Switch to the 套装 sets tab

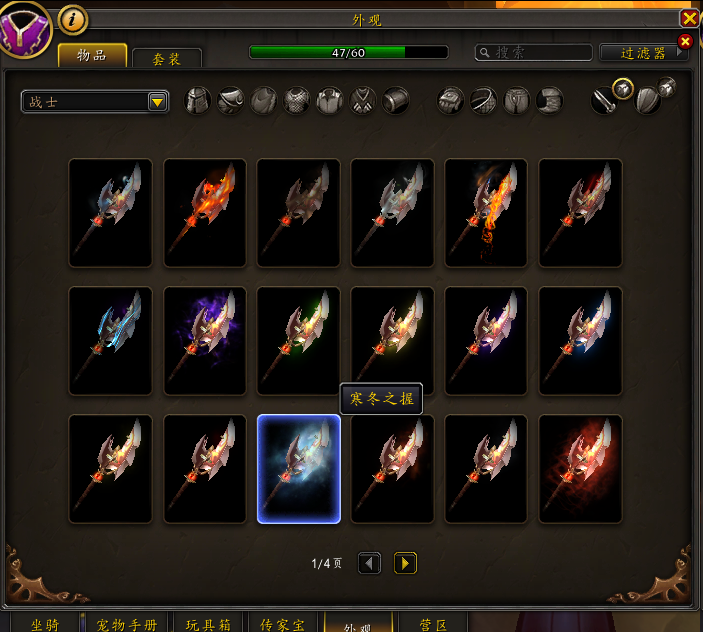click(x=167, y=59)
